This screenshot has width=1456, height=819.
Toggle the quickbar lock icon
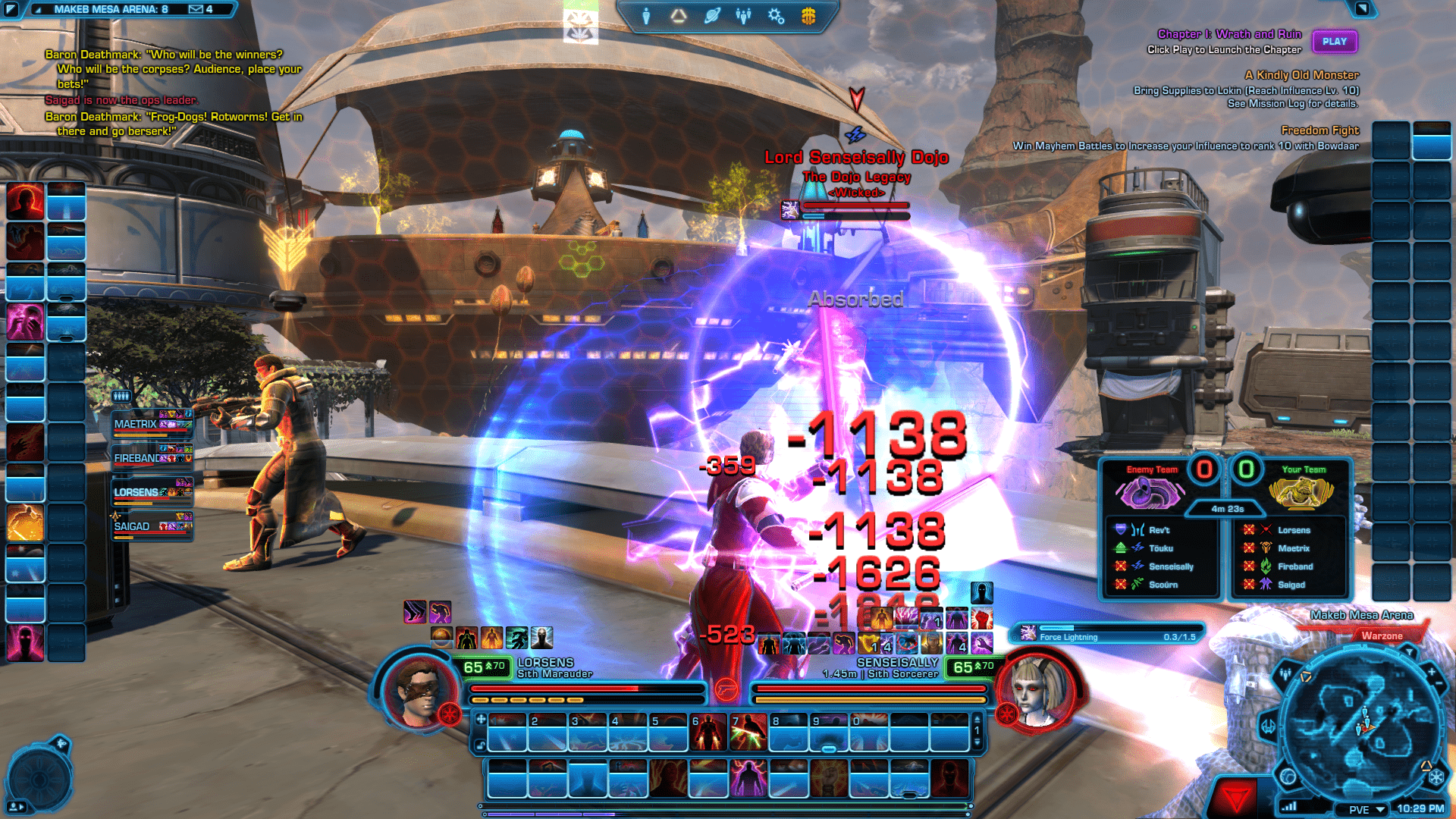480,745
